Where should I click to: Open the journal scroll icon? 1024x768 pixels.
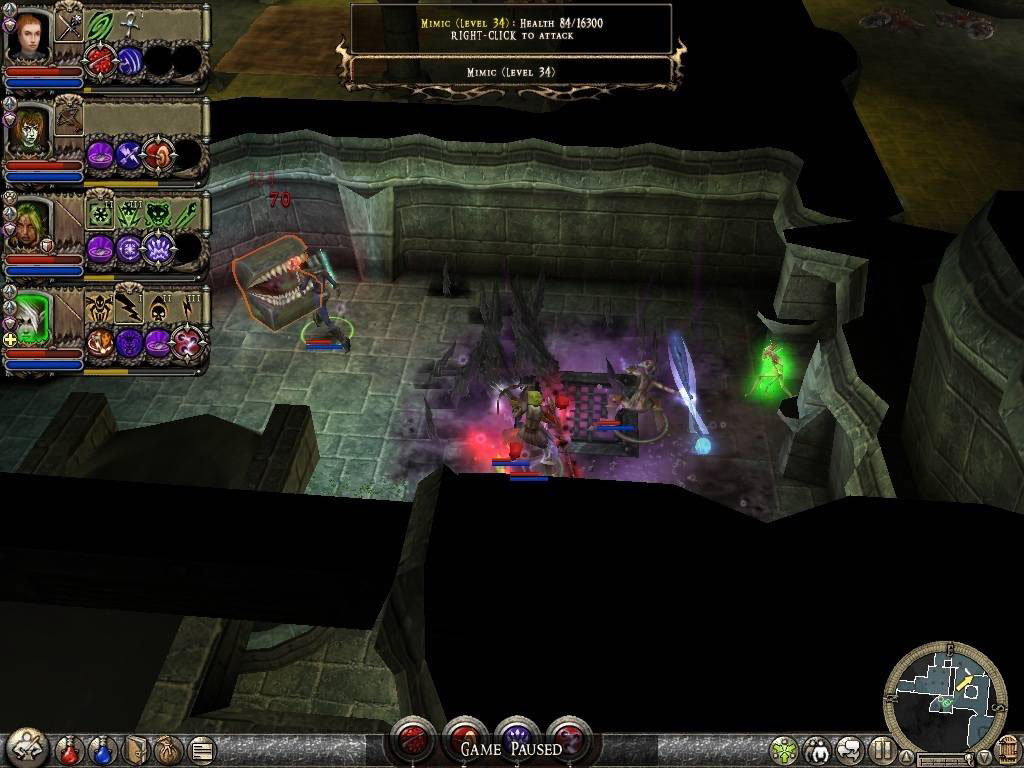(200, 748)
